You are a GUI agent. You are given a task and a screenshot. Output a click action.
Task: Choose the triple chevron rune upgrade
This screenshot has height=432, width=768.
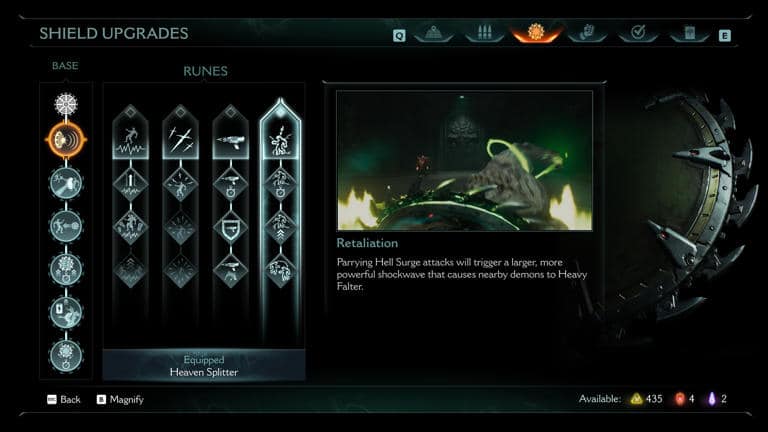281,227
